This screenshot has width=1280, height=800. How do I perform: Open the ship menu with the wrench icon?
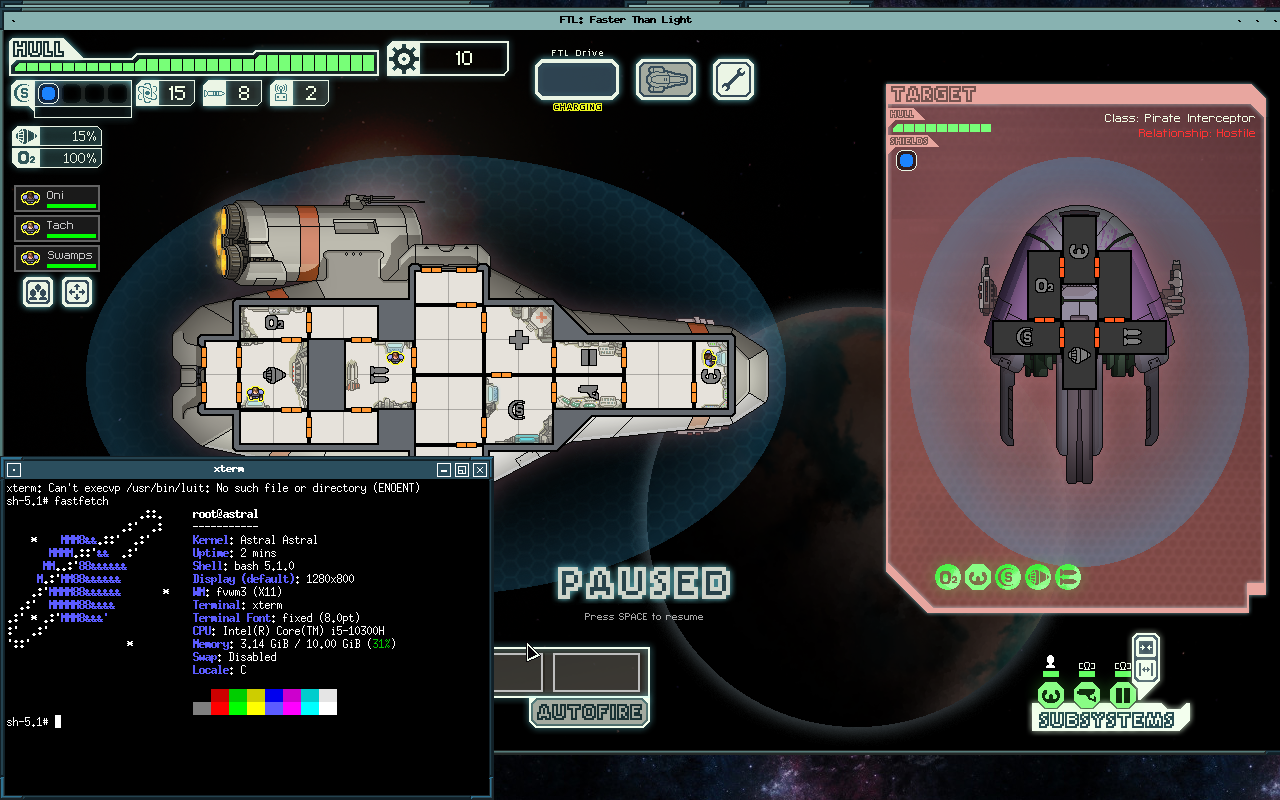[733, 79]
